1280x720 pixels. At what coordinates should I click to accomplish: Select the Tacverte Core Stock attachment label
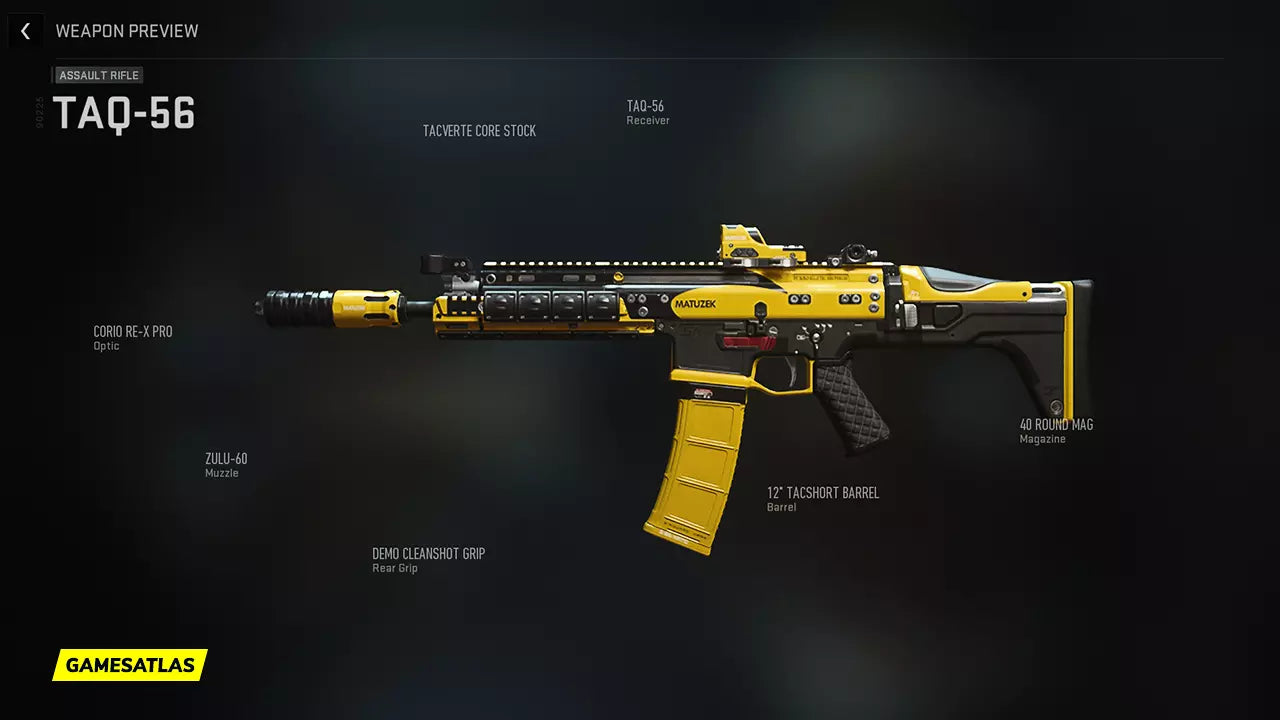click(x=479, y=131)
